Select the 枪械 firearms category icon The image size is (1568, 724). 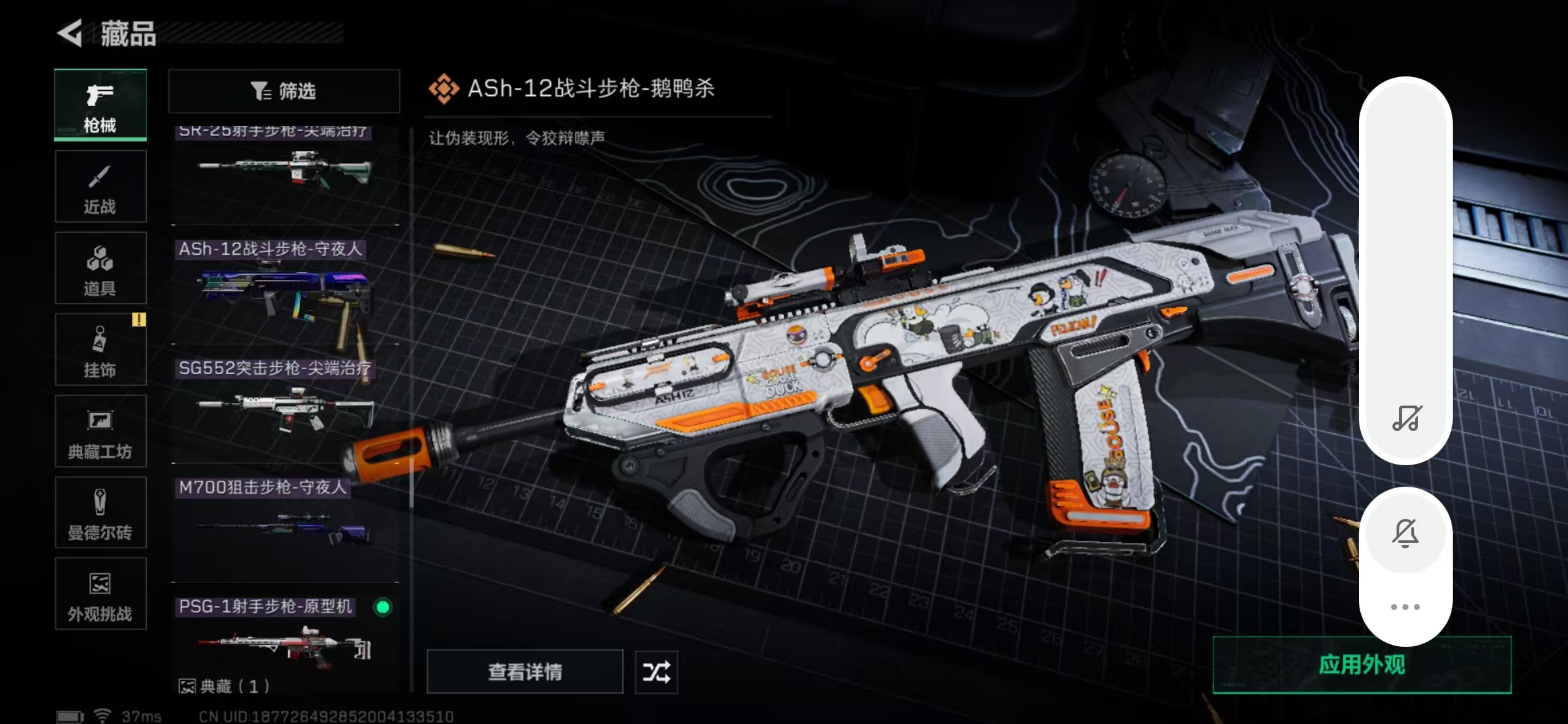pyautogui.click(x=99, y=105)
